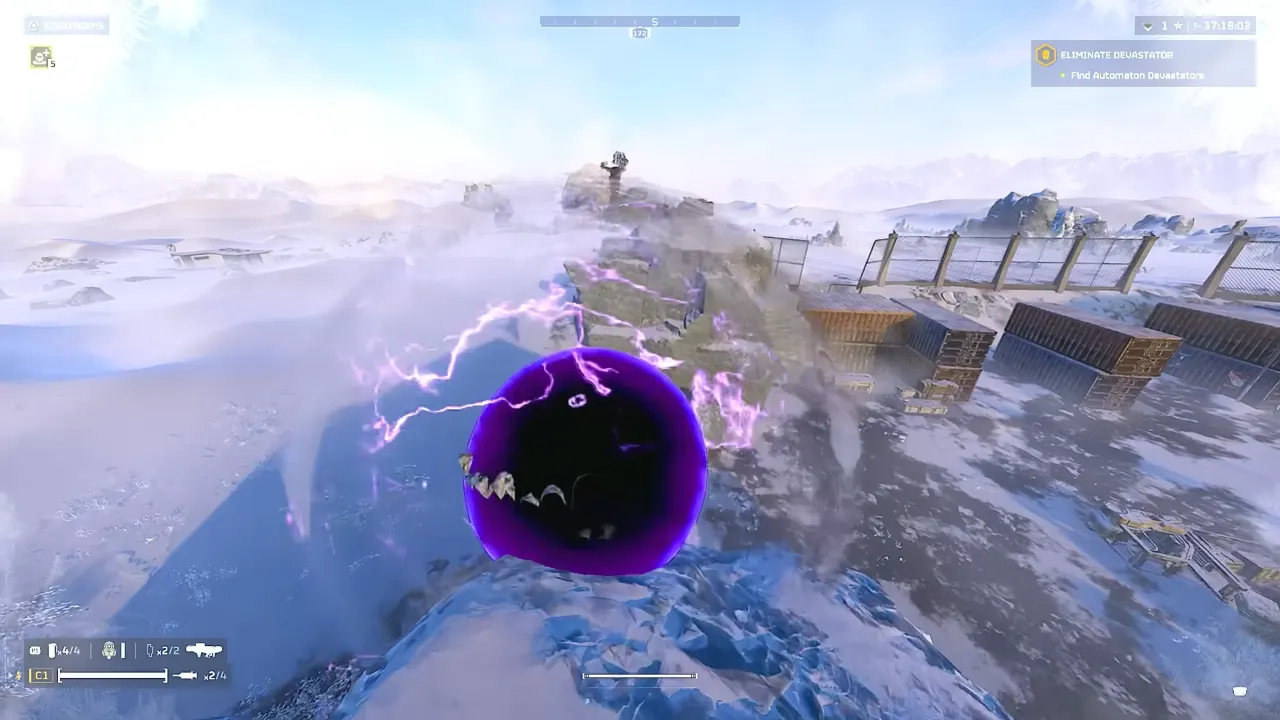
Task: Click the hexagonal objective badge beside ELIMINATE DEVASTATOR
Action: tap(1046, 56)
